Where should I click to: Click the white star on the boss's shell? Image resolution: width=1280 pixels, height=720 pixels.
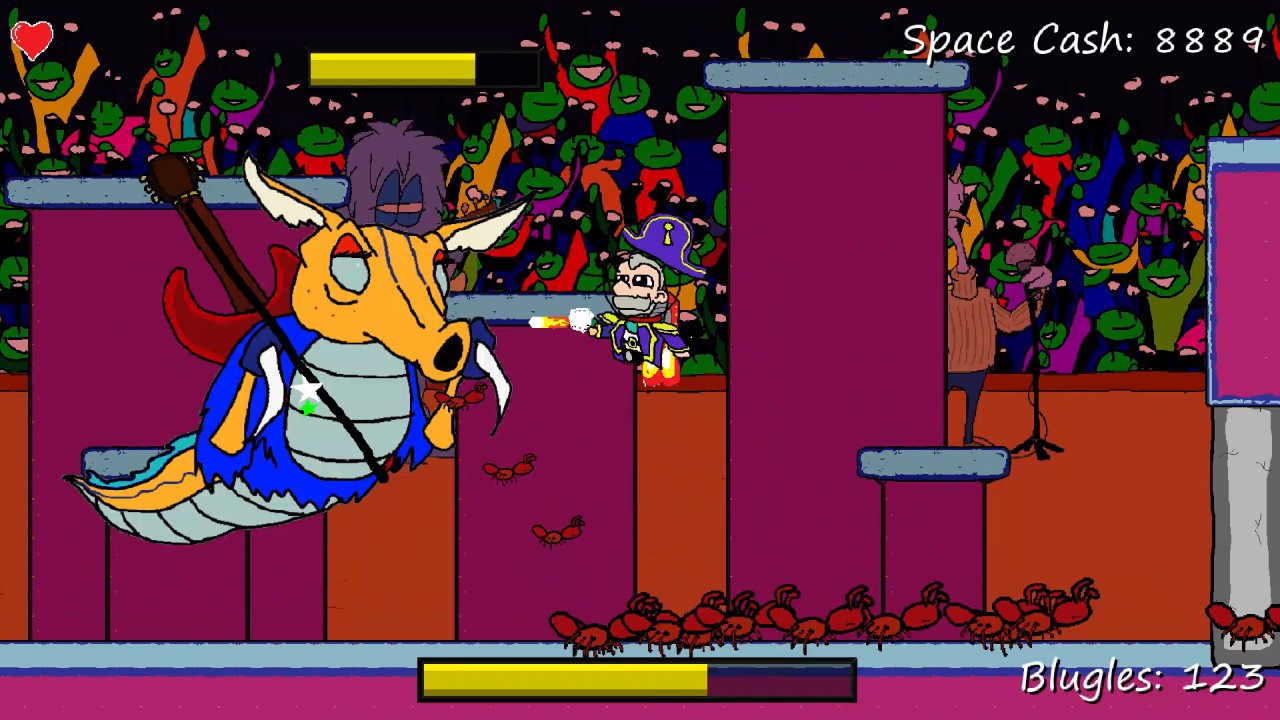tap(307, 390)
